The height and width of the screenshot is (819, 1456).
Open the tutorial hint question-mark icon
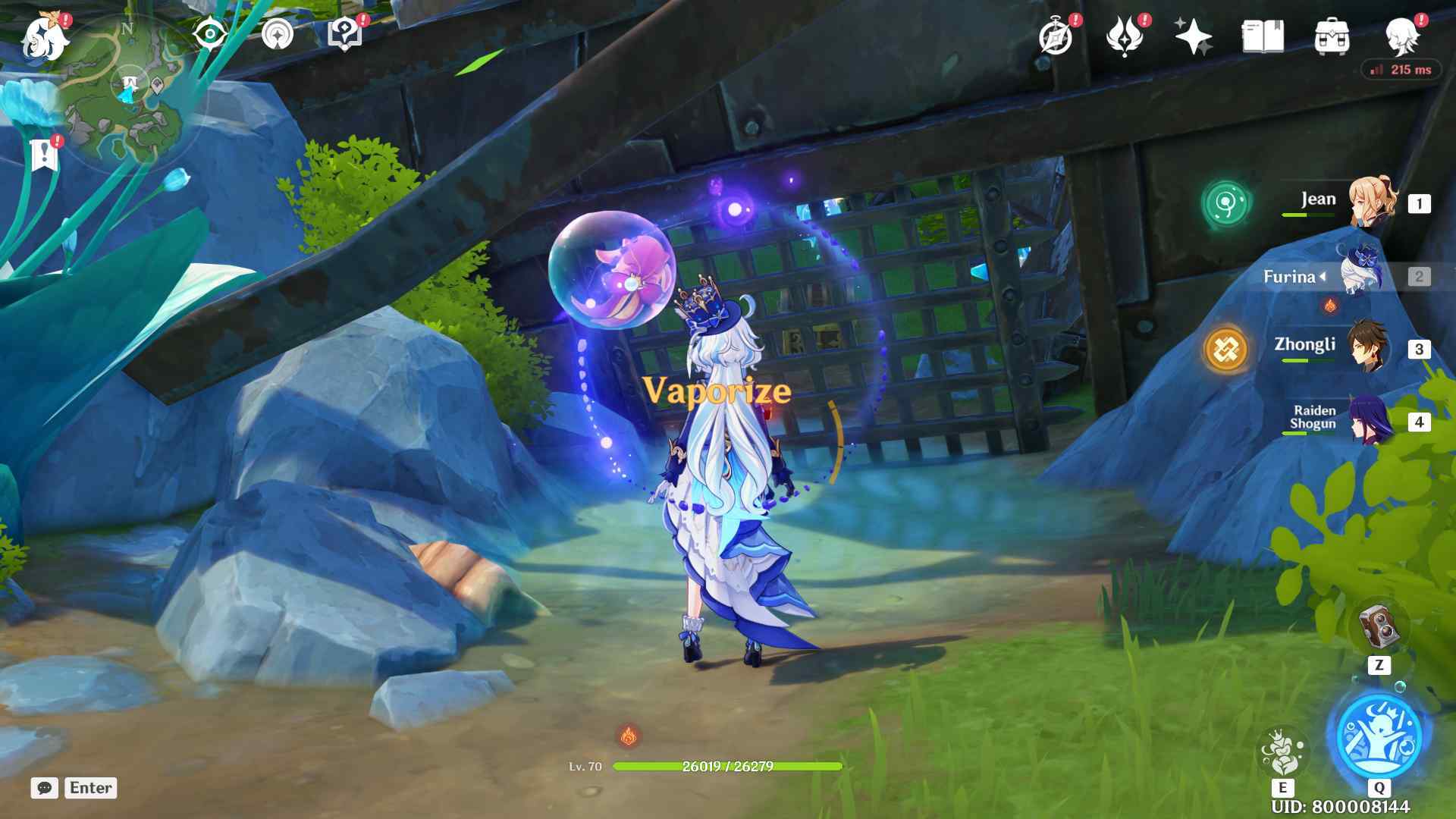pyautogui.click(x=344, y=34)
